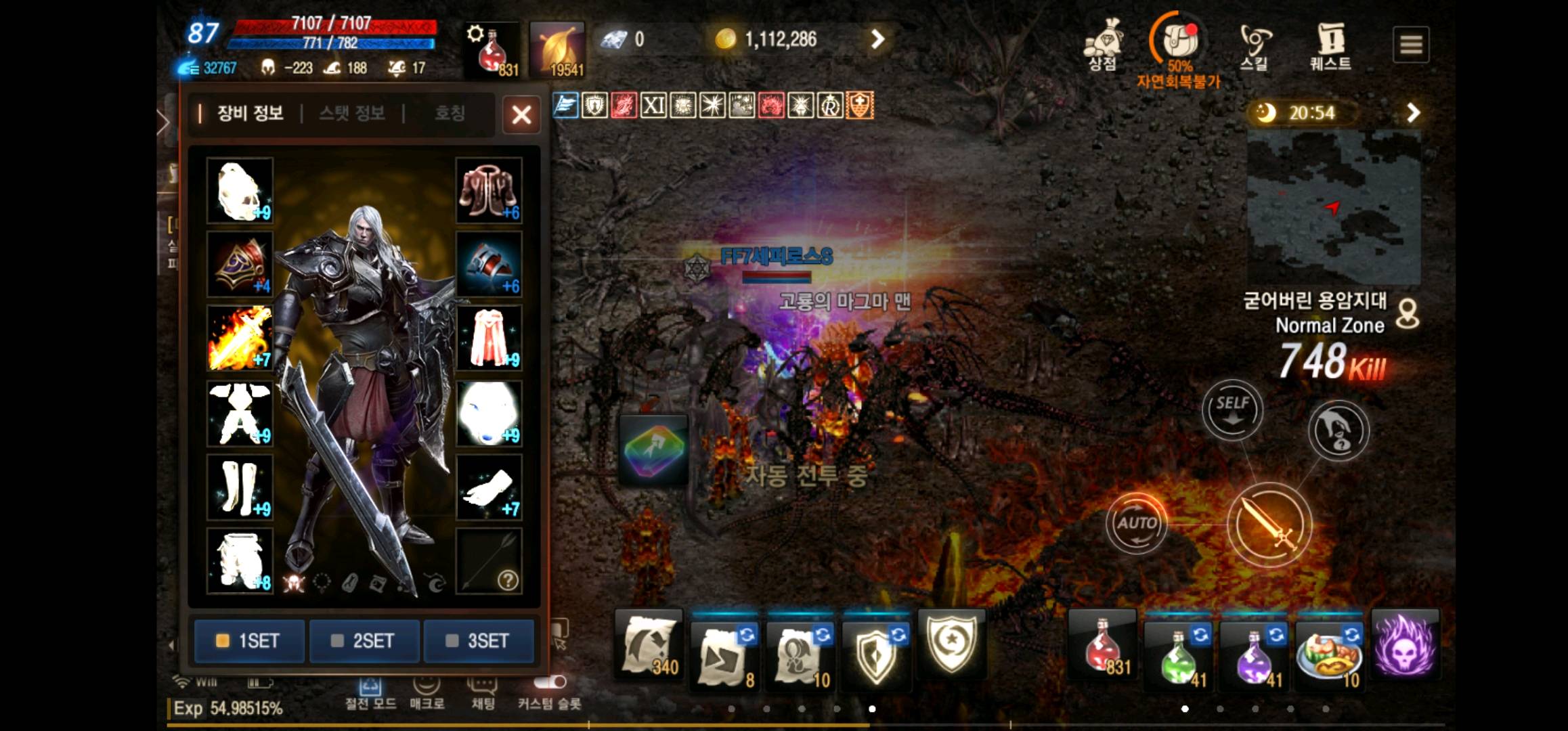Toggle the 커스텀 슬롯 switch
This screenshot has width=1568, height=731.
(550, 682)
